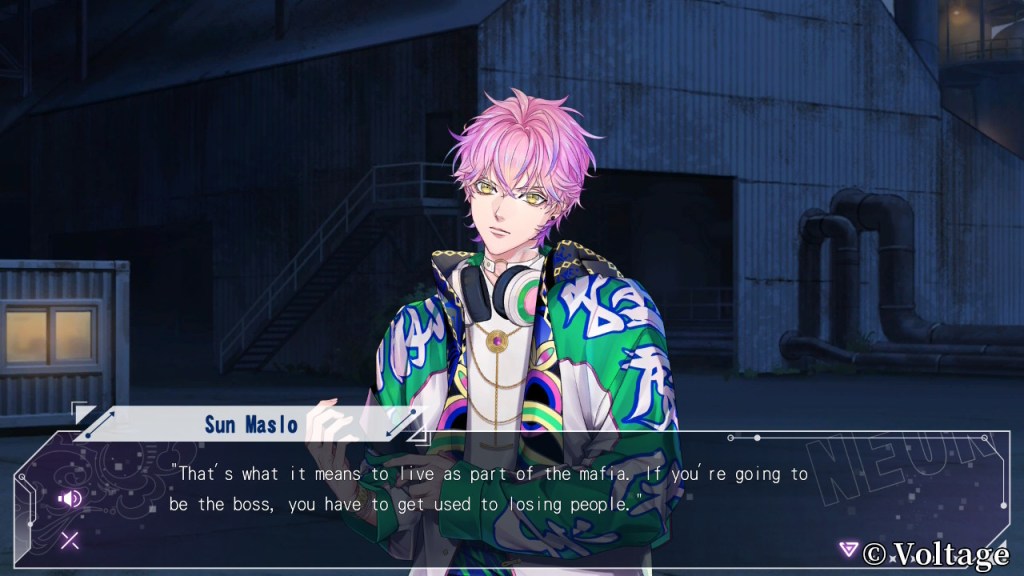Advance dialogue with the pink triangle arrow

[848, 549]
